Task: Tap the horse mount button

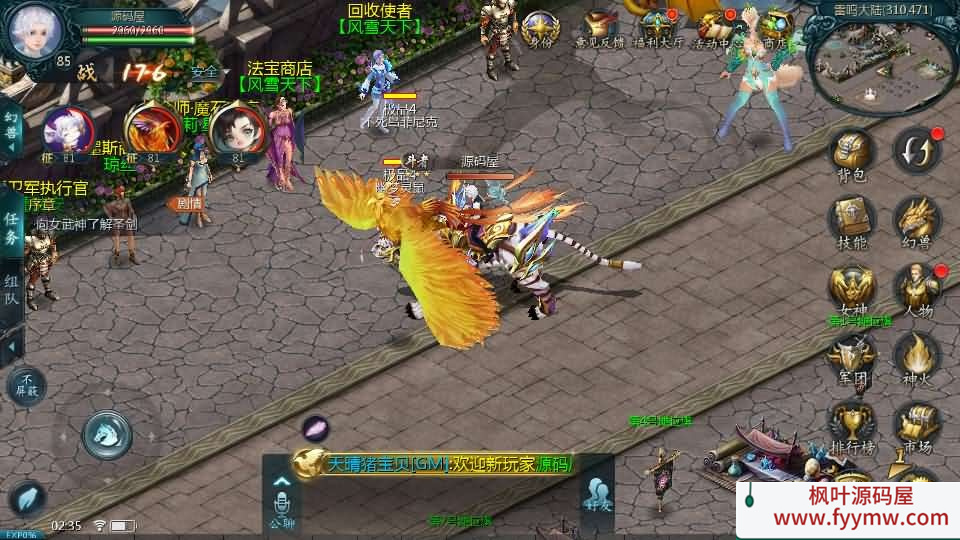Action: (x=107, y=433)
